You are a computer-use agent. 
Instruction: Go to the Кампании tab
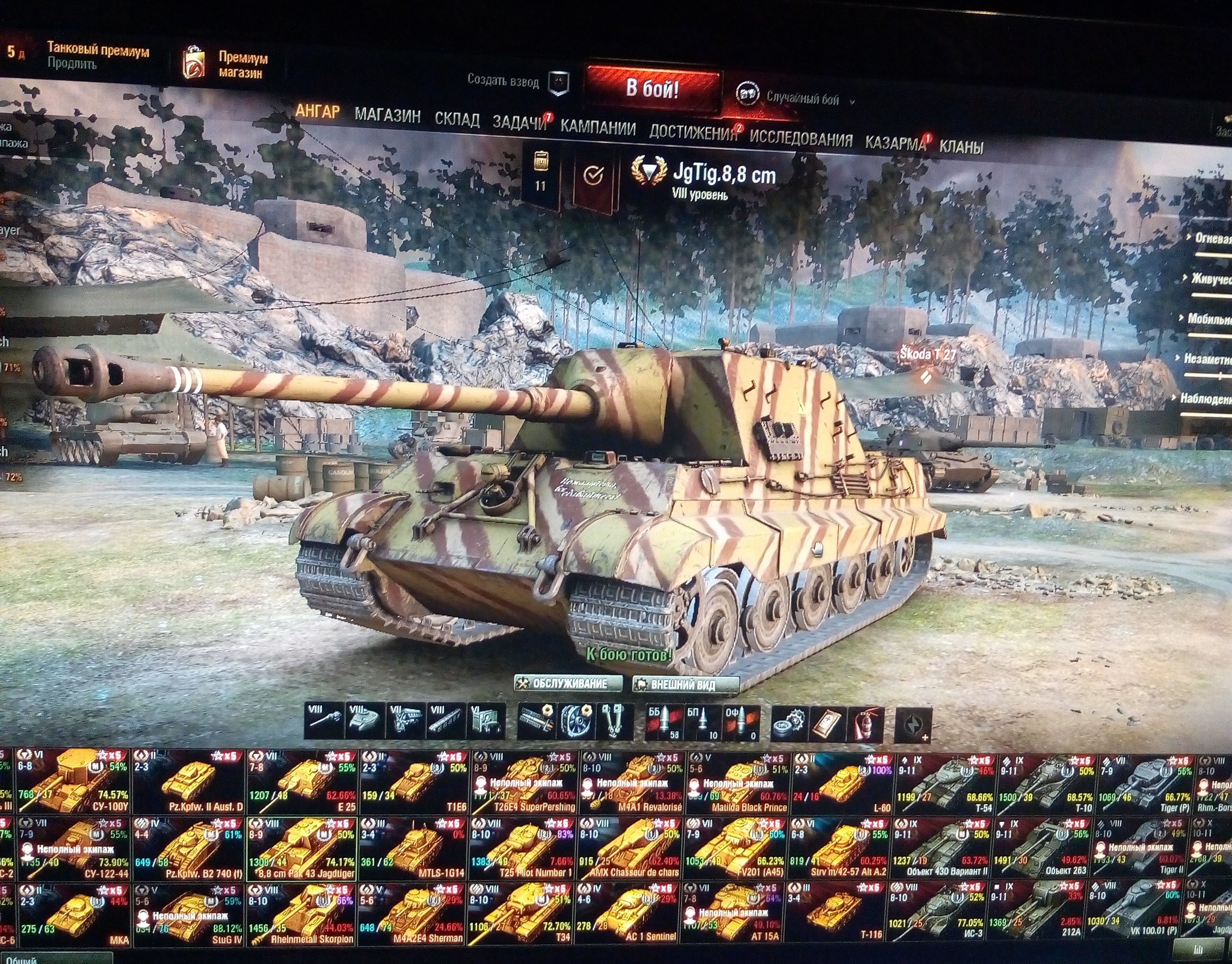click(x=598, y=128)
